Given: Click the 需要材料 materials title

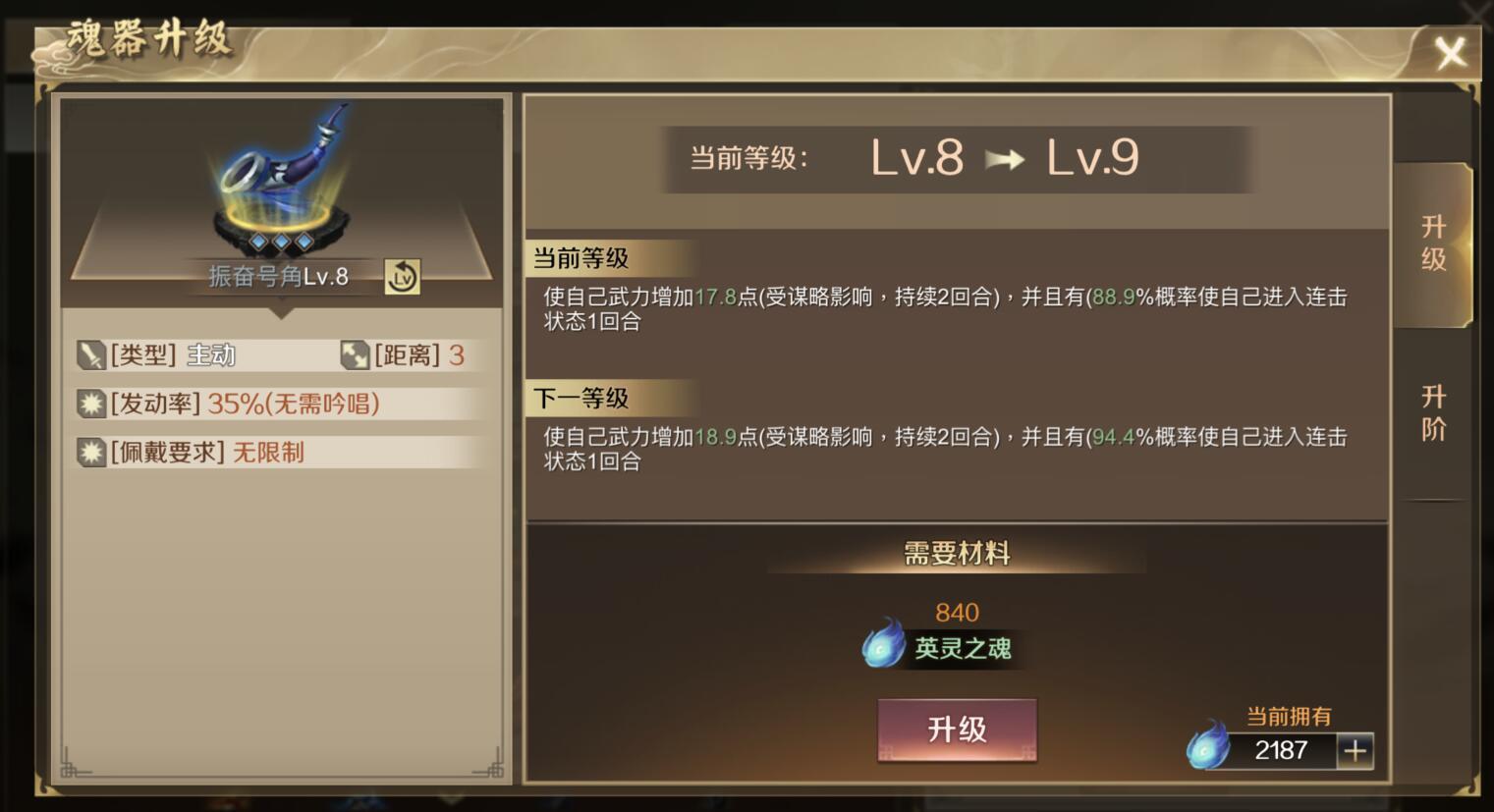Looking at the screenshot, I should pos(955,553).
